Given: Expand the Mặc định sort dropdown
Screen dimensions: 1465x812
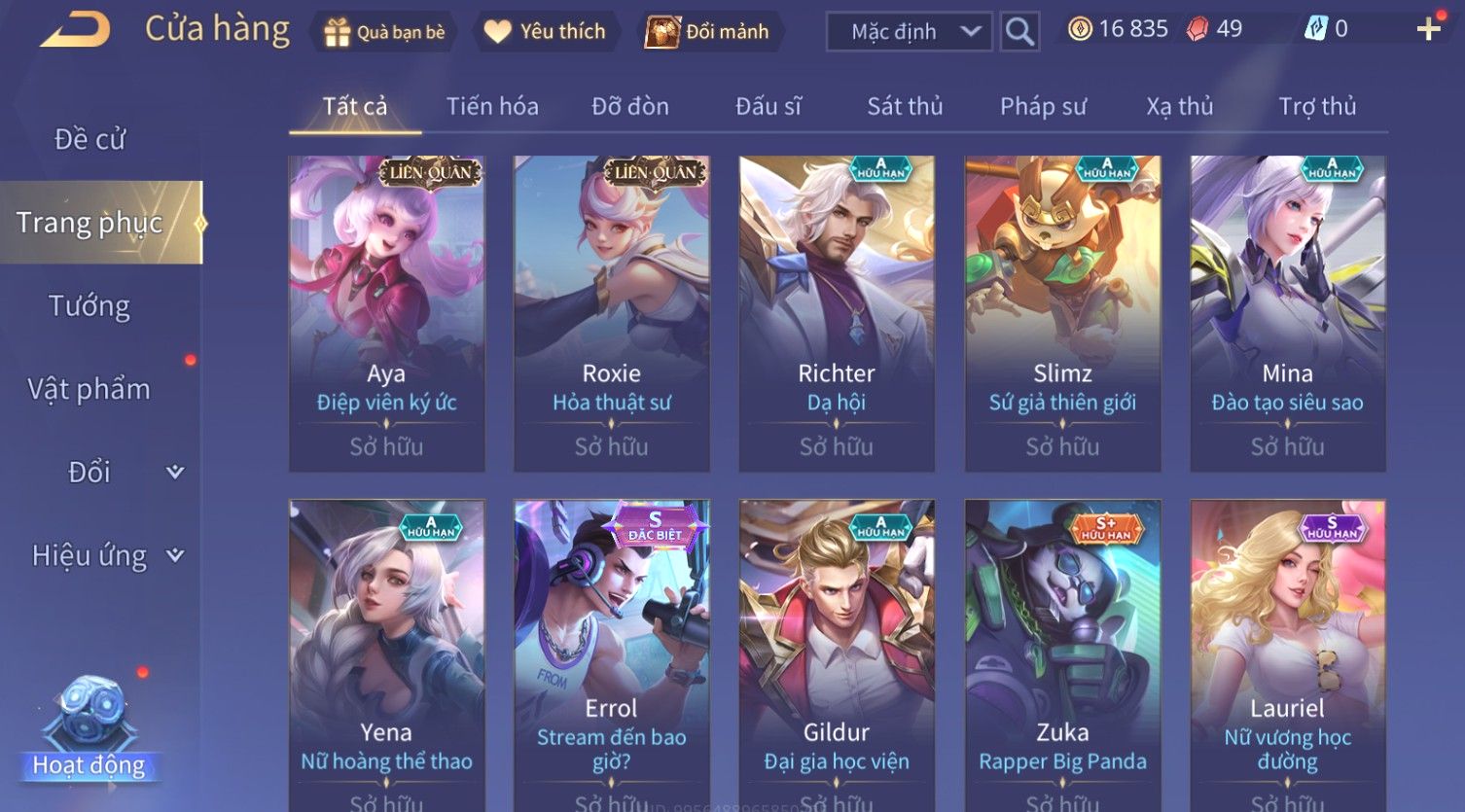Looking at the screenshot, I should [x=910, y=32].
